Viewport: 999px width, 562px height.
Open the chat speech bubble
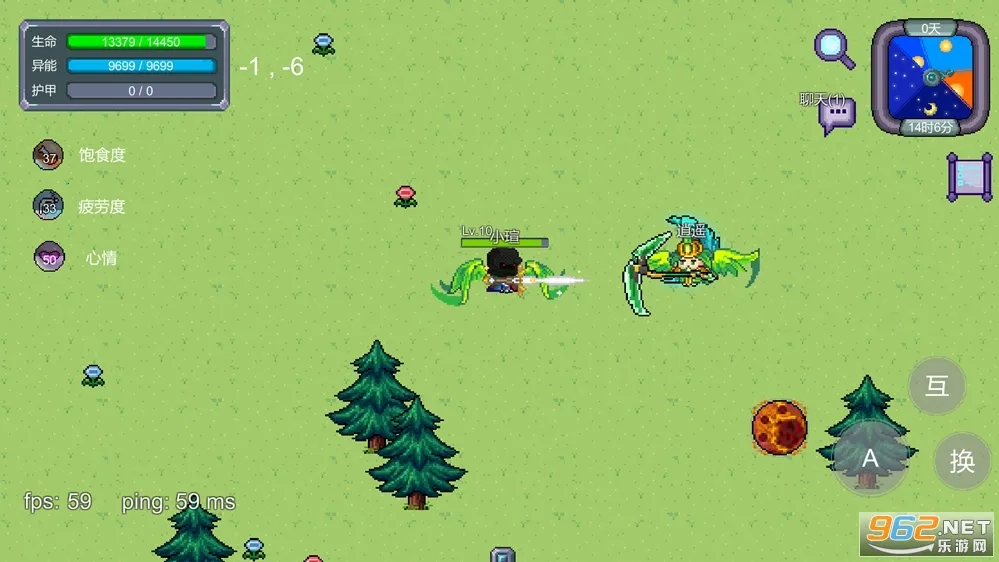(x=836, y=116)
